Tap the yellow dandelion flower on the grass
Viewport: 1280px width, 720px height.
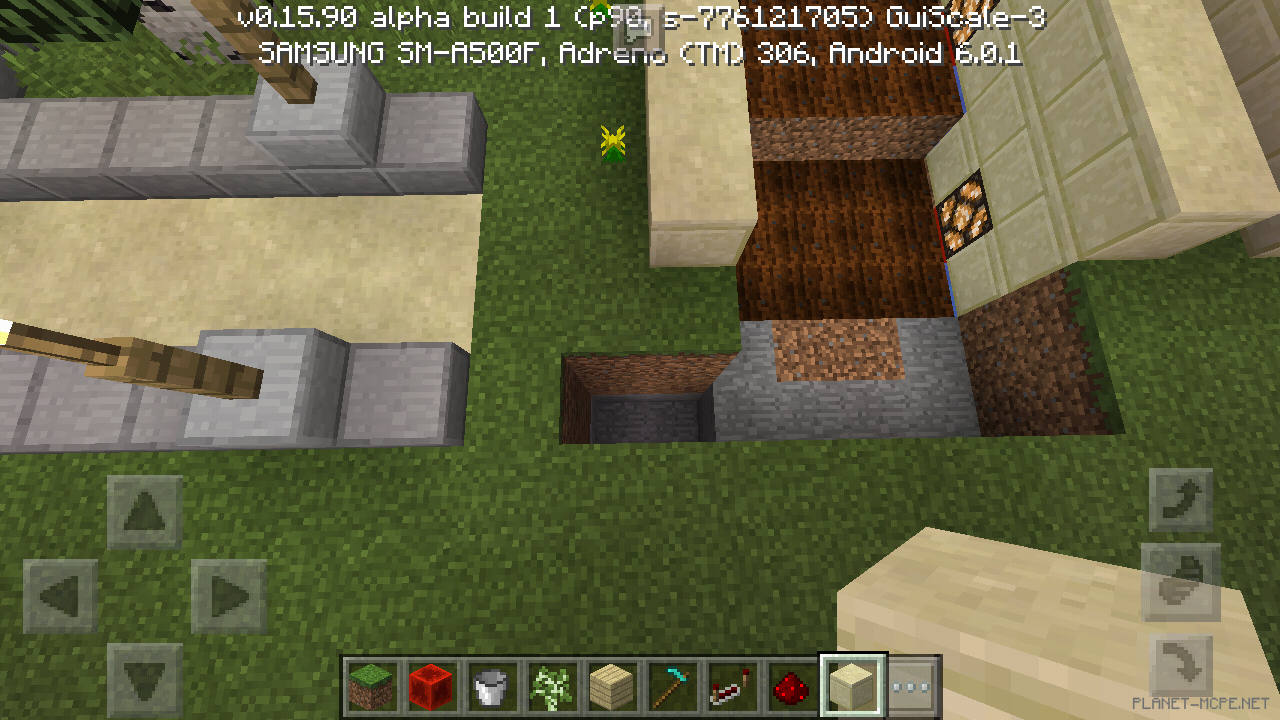[x=611, y=143]
